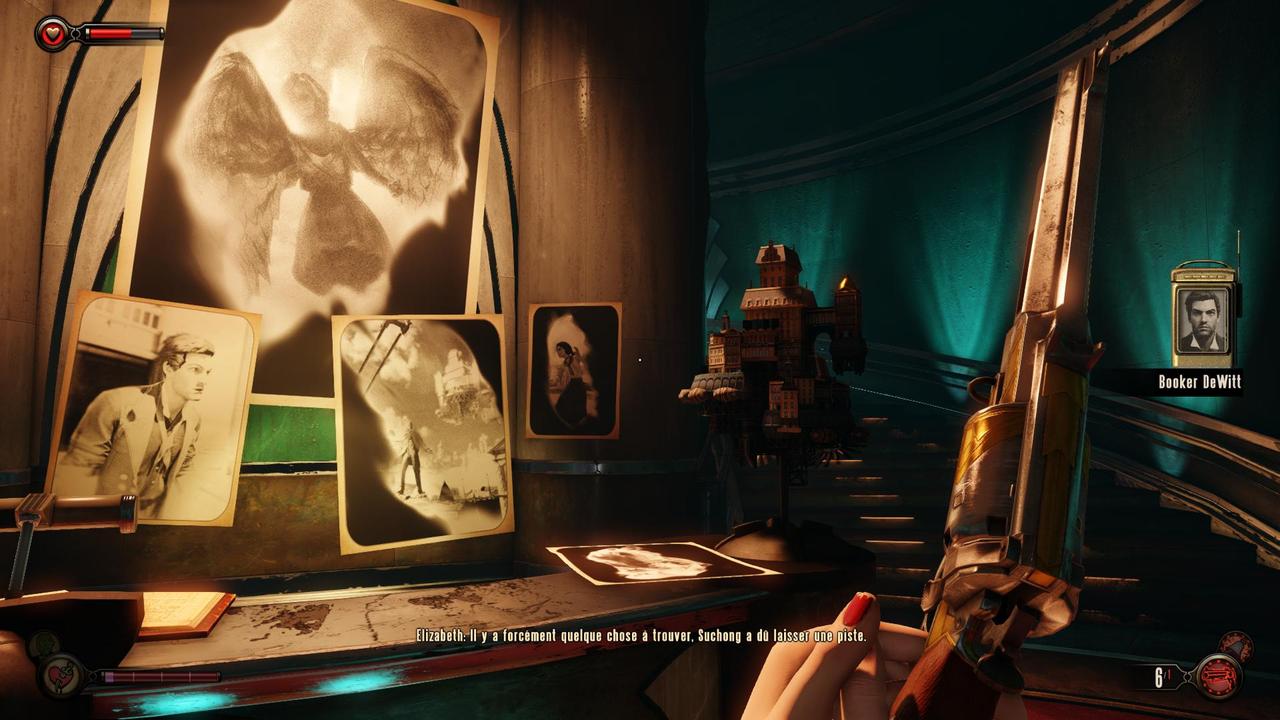Click the heart health icon
Screen dimensions: 1280x720
tap(53, 34)
